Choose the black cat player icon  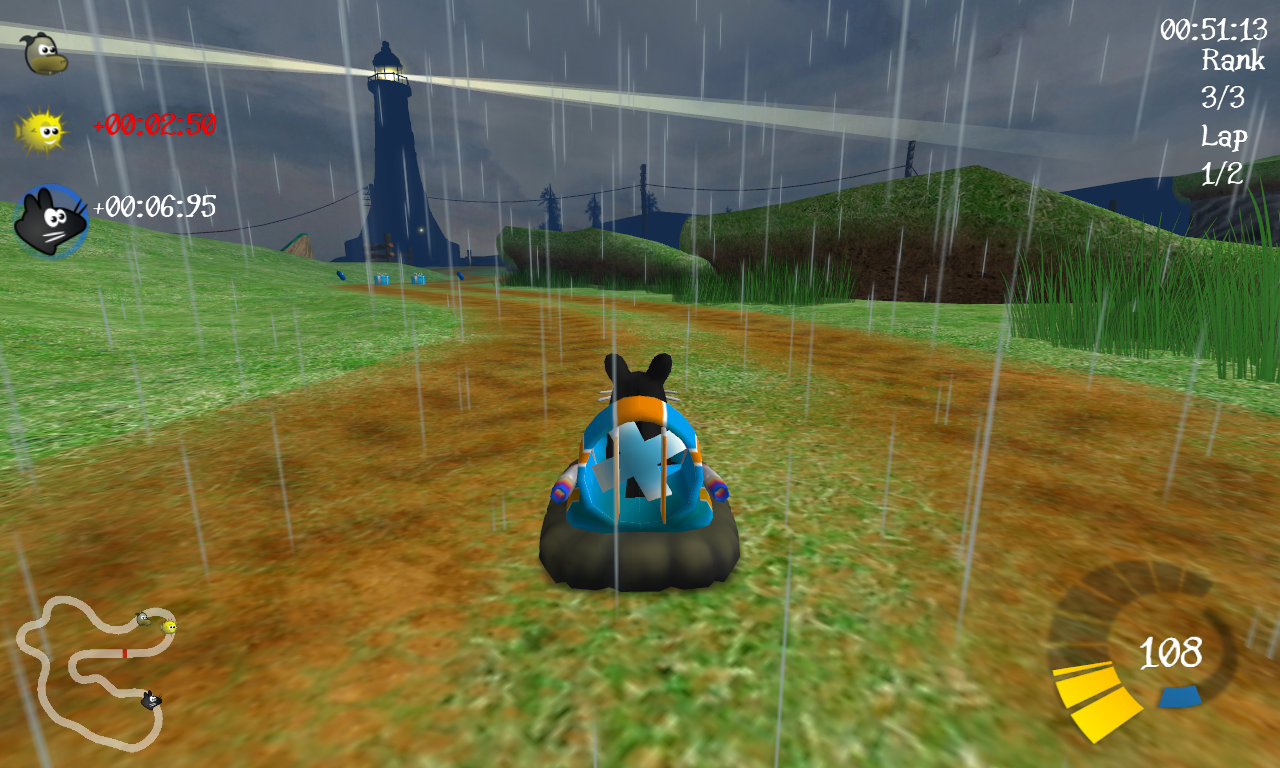(x=50, y=220)
